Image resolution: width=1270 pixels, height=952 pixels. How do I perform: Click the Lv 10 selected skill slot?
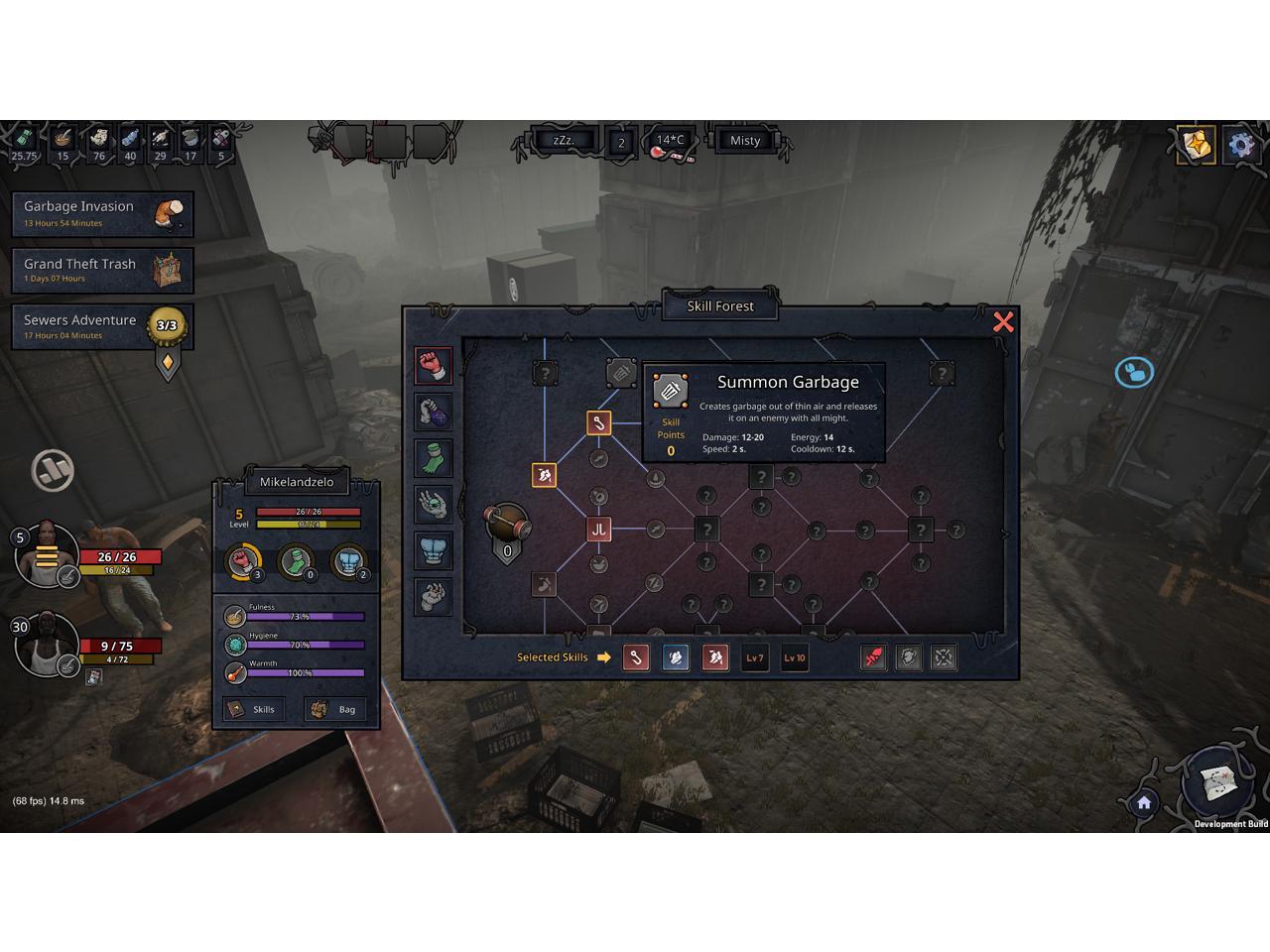(794, 657)
